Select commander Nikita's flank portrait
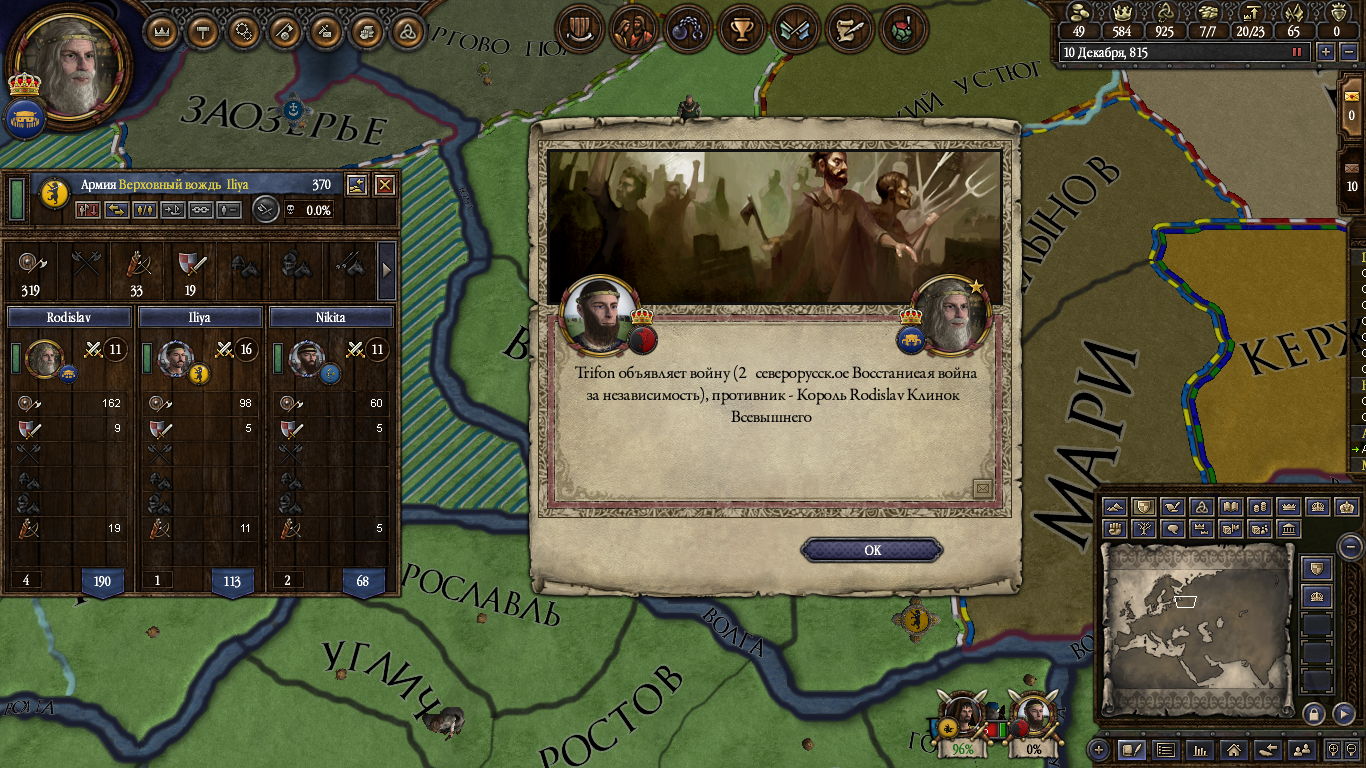The width and height of the screenshot is (1366, 768). point(306,359)
